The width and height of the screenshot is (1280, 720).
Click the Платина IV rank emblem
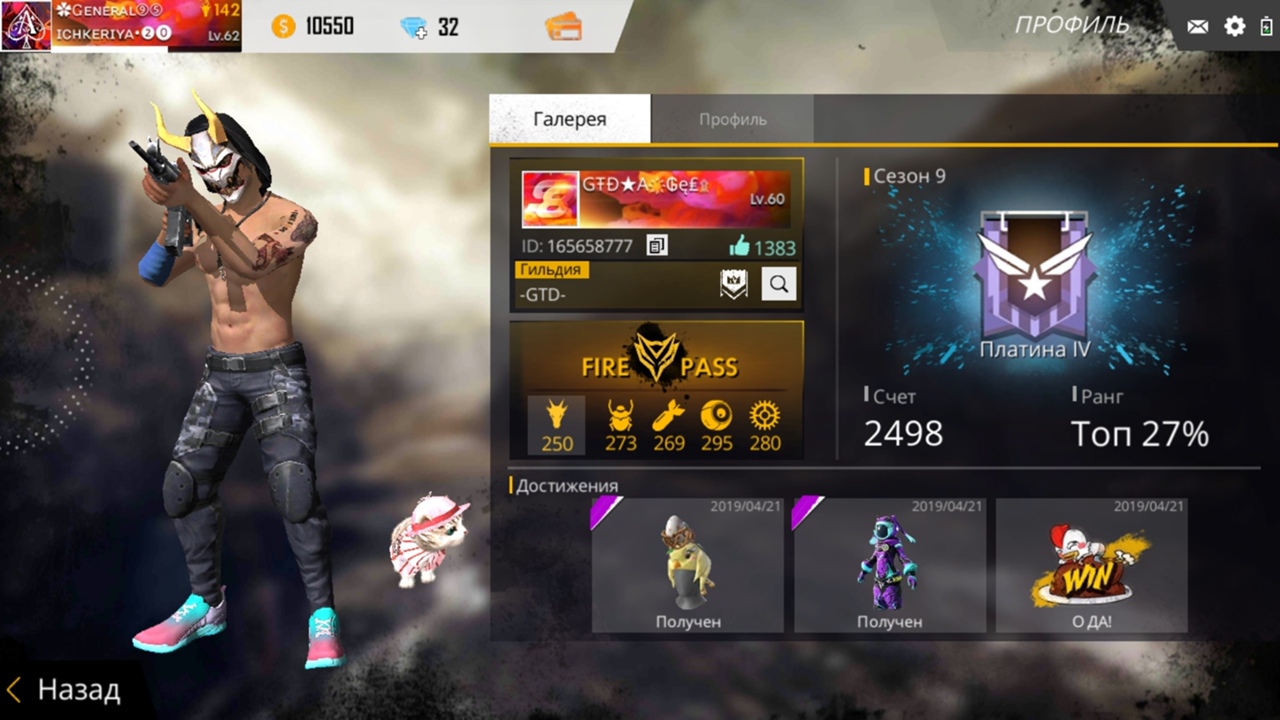pyautogui.click(x=1034, y=273)
